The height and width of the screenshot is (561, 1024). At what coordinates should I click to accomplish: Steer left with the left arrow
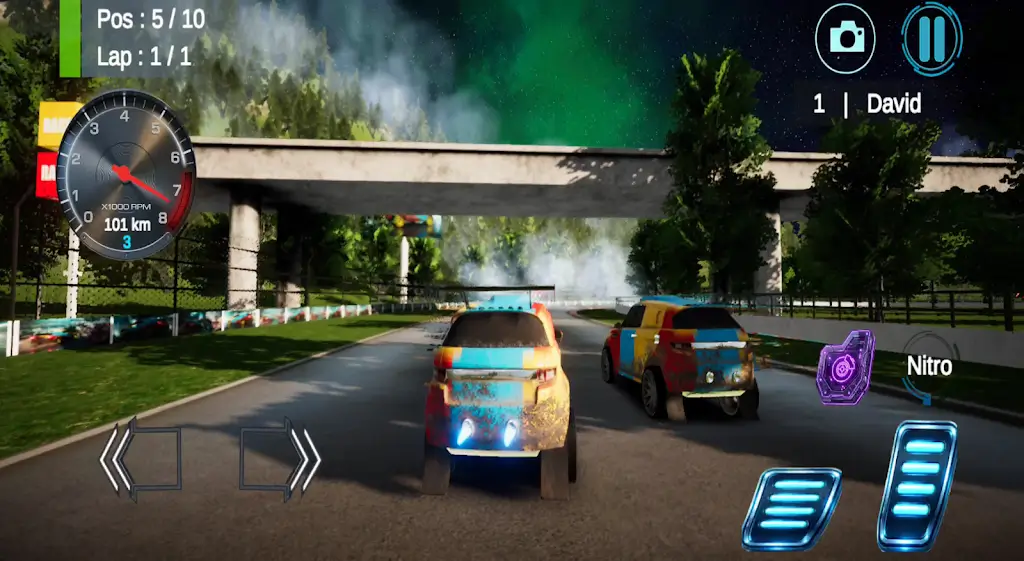(140, 460)
